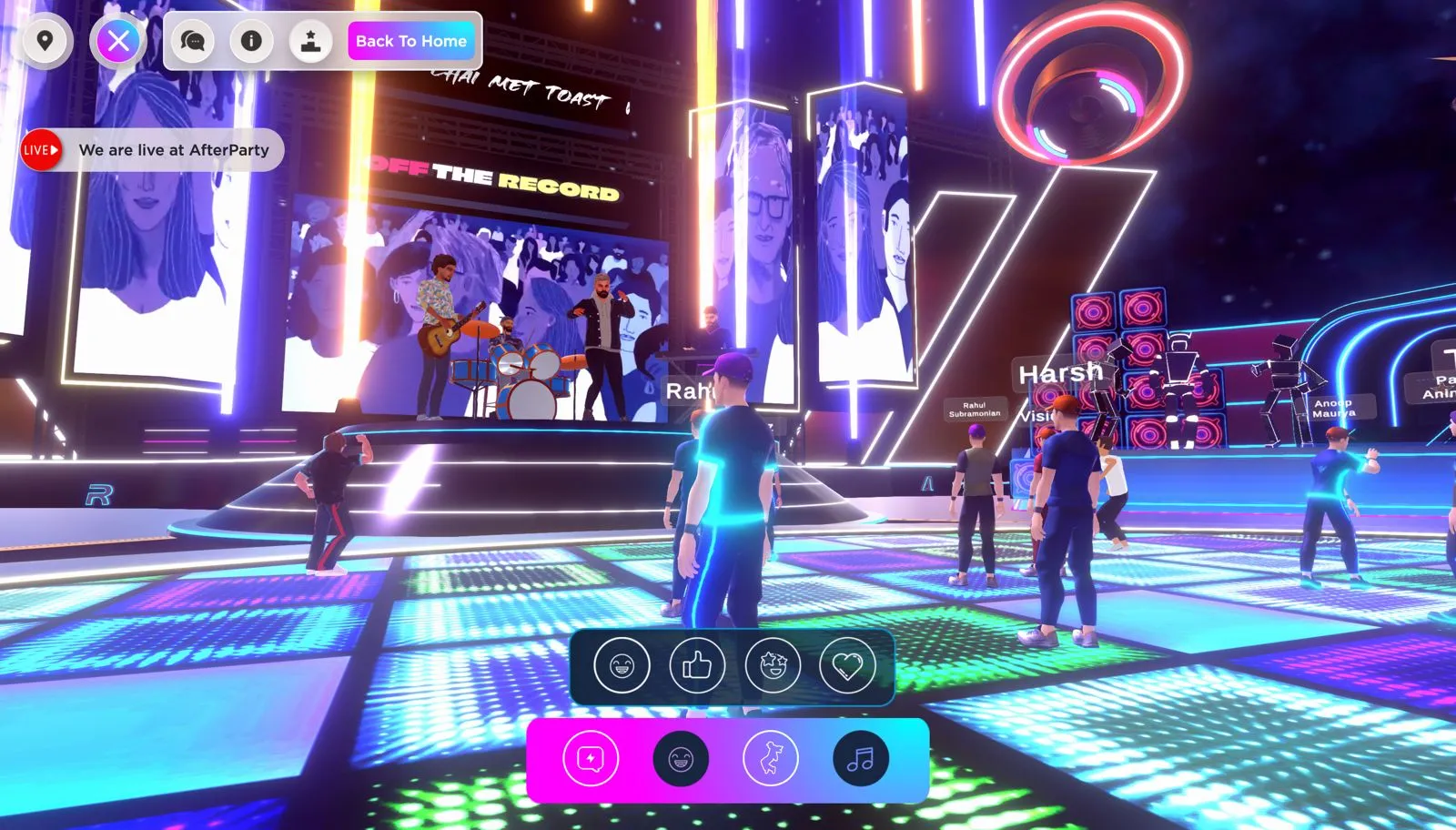
Task: Open the location pin map button
Action: click(44, 41)
